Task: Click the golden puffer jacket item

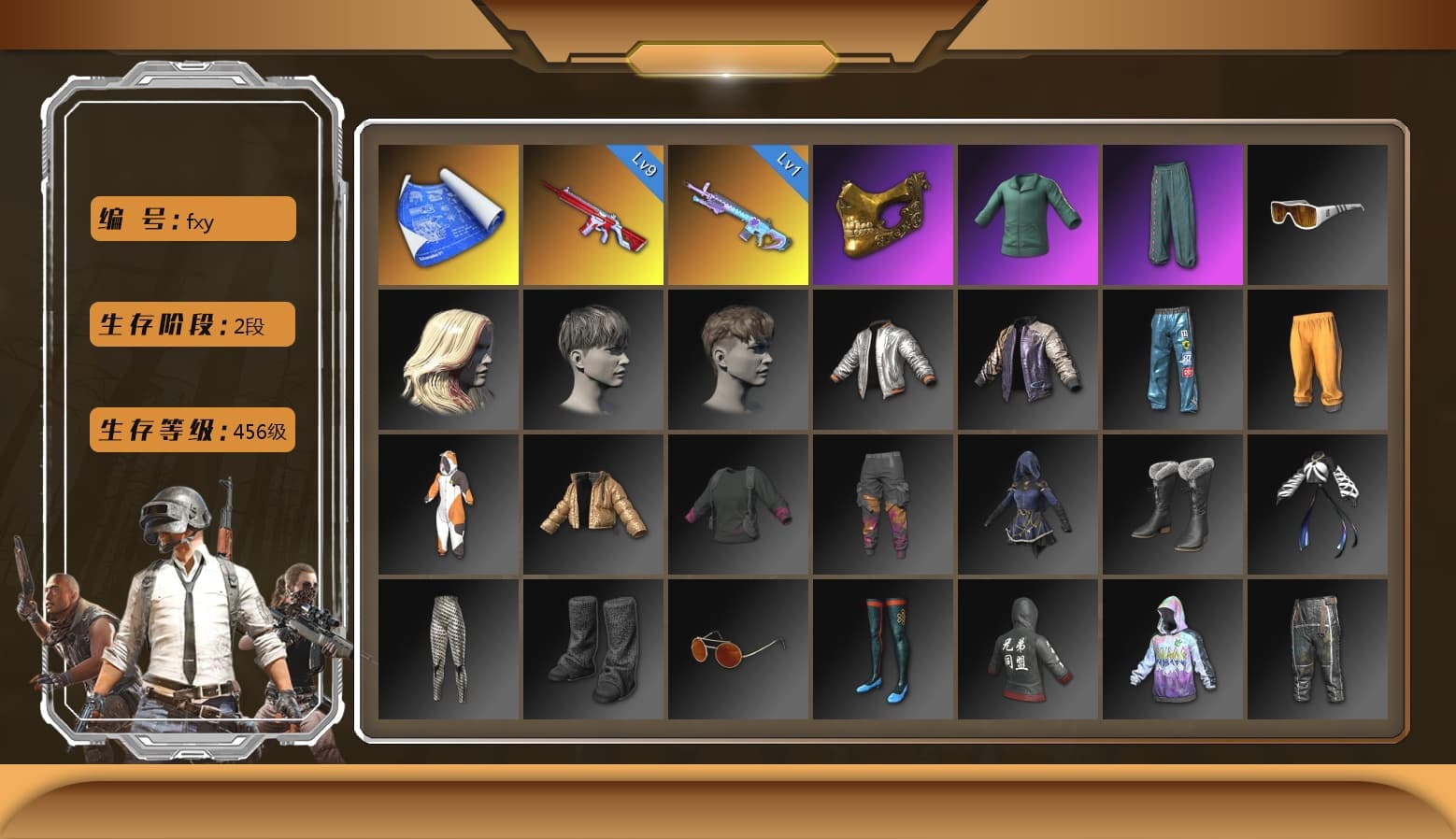Action: 592,505
